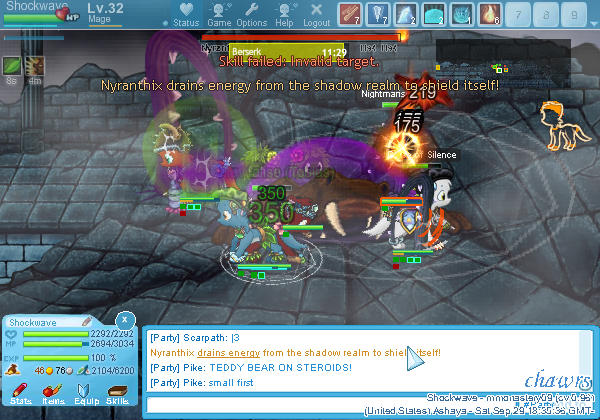Close the Shockwave character panel
600x420 pixels.
click(124, 320)
